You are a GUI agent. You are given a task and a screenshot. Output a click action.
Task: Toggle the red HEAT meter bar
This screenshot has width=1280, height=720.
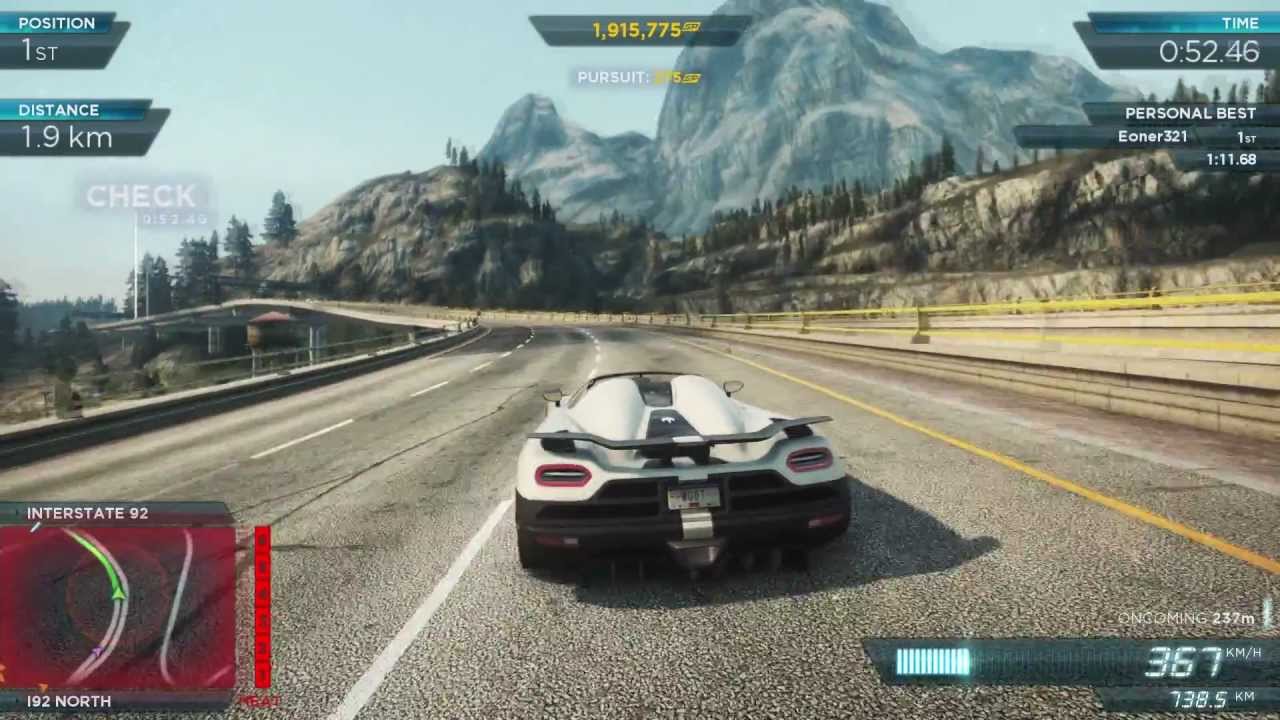click(x=262, y=605)
